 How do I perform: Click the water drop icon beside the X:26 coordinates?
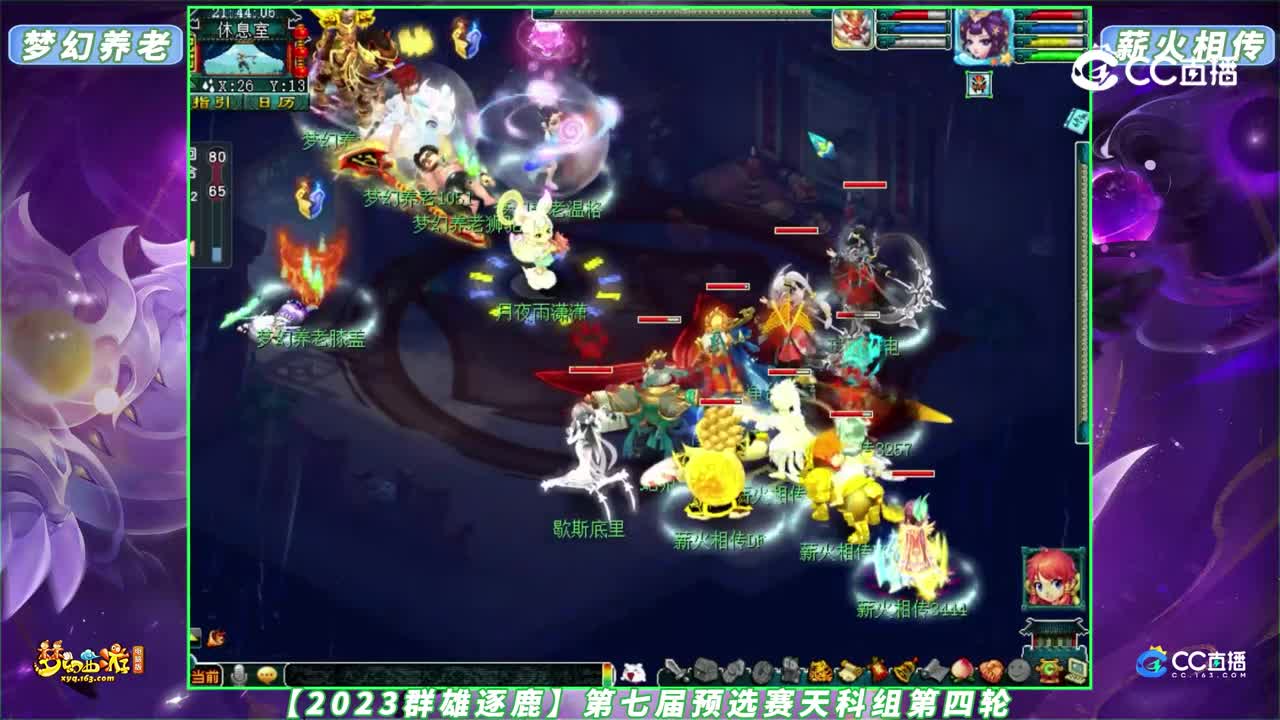207,84
